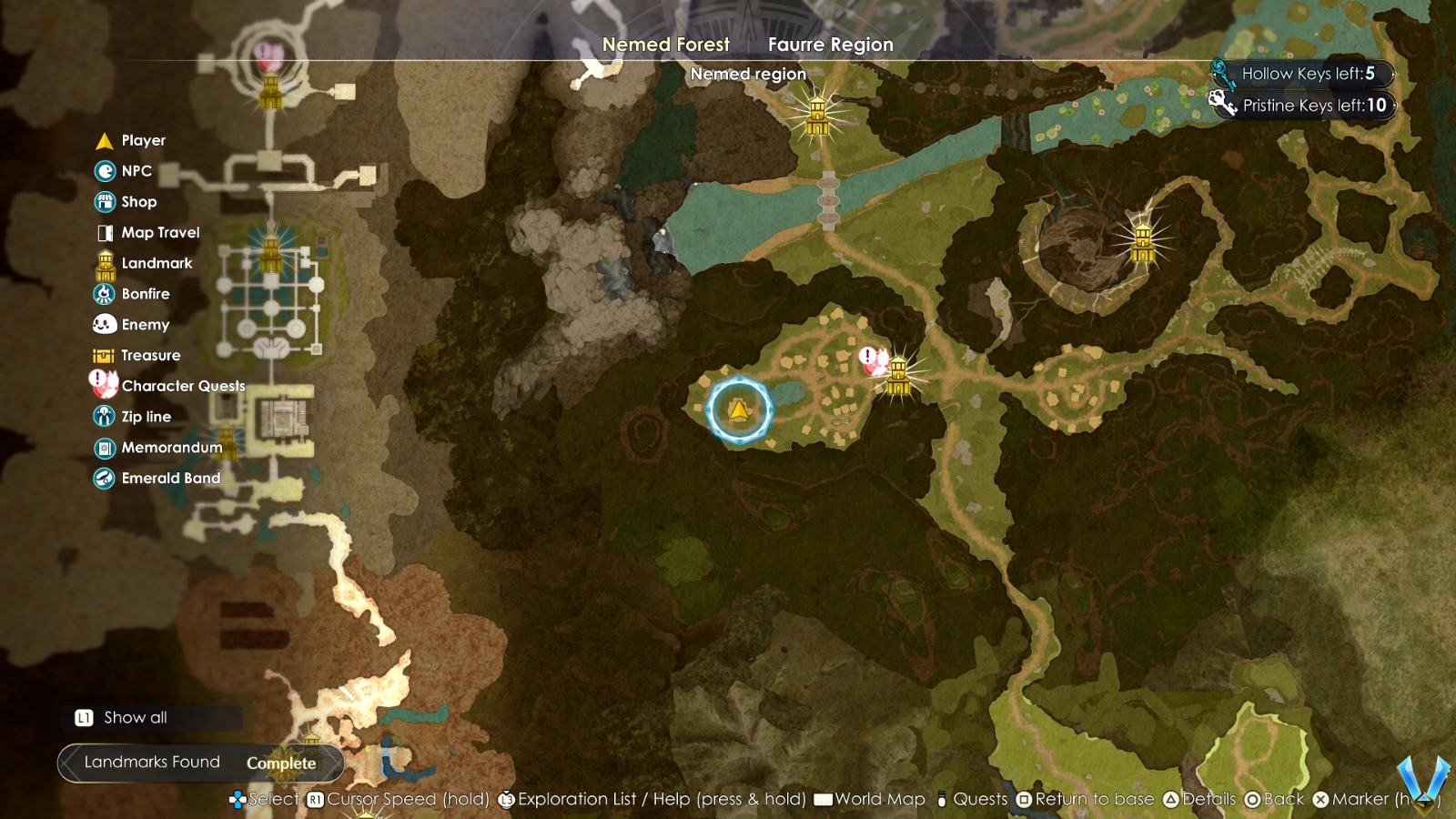Click the Map Travel legend icon
The height and width of the screenshot is (819, 1456).
point(104,232)
